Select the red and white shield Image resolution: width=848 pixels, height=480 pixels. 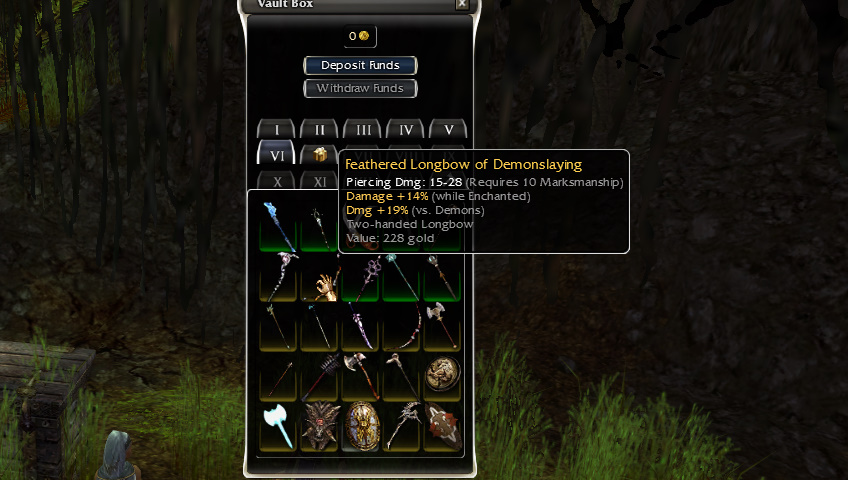click(x=443, y=427)
